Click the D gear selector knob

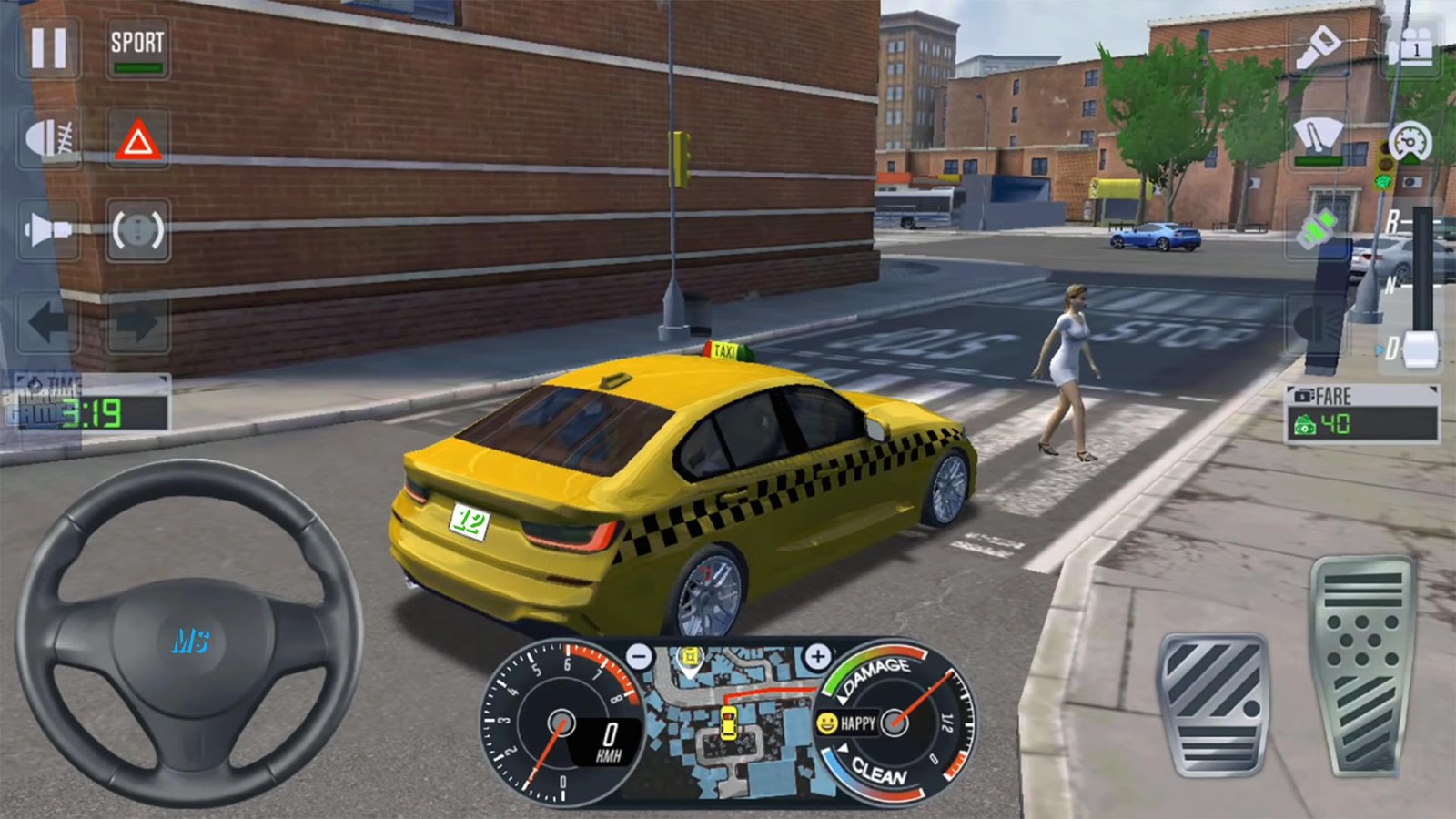[1421, 349]
